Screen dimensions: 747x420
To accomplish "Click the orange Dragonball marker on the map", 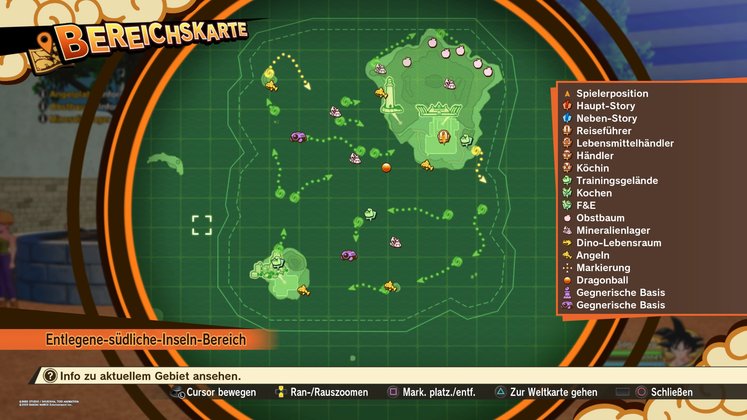I will (x=386, y=167).
